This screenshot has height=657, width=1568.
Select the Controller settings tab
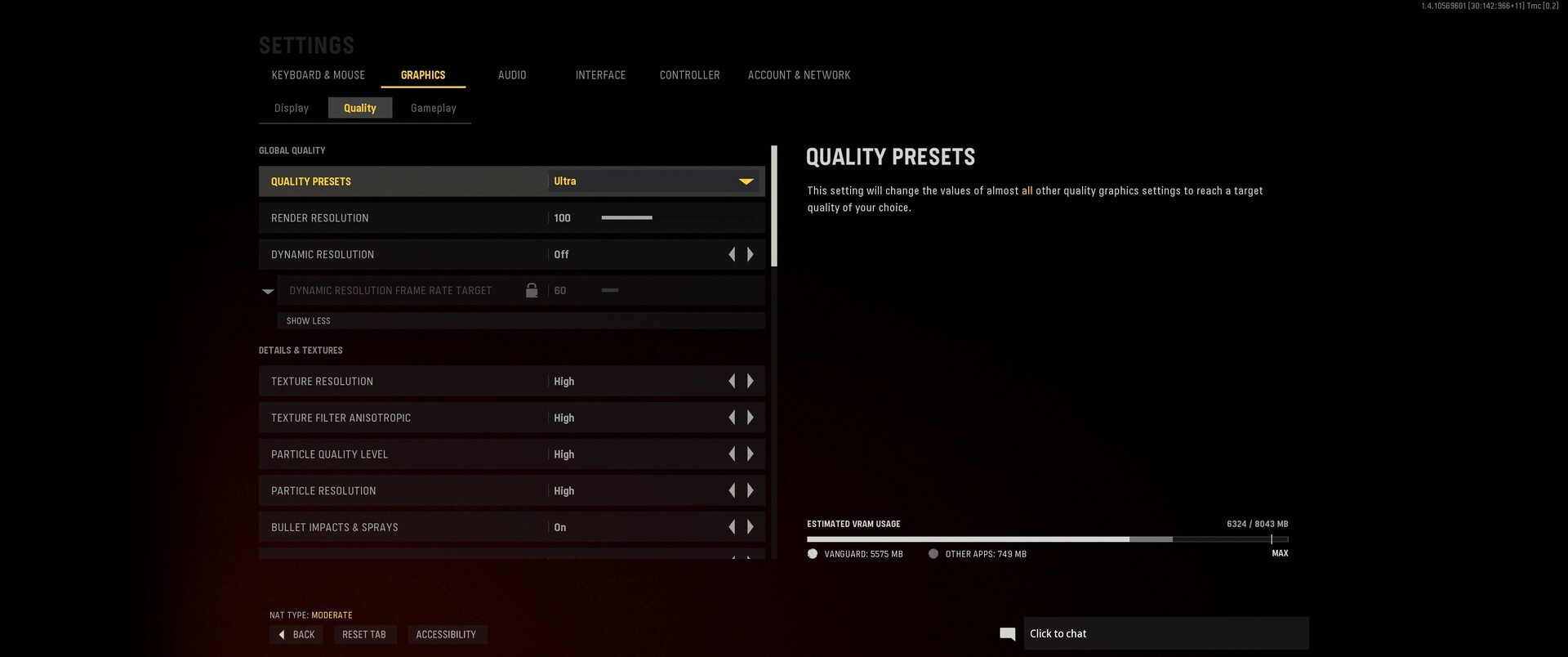point(689,75)
